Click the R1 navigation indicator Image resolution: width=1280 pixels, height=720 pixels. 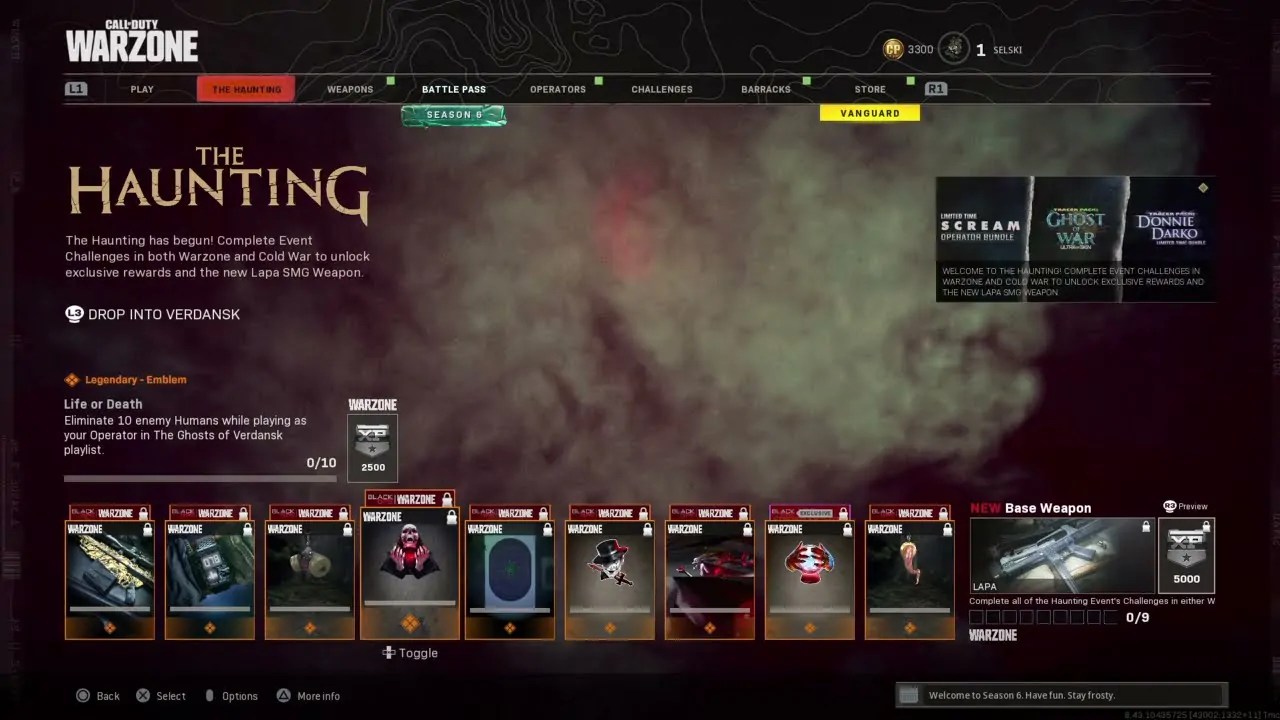point(935,88)
